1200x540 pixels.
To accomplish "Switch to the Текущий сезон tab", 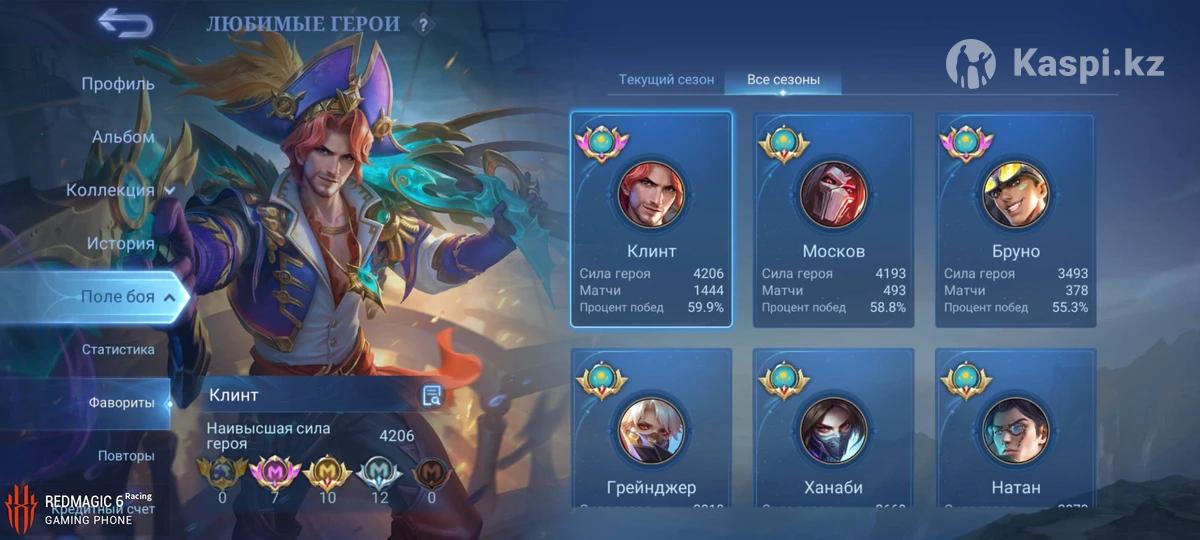I will [x=666, y=79].
